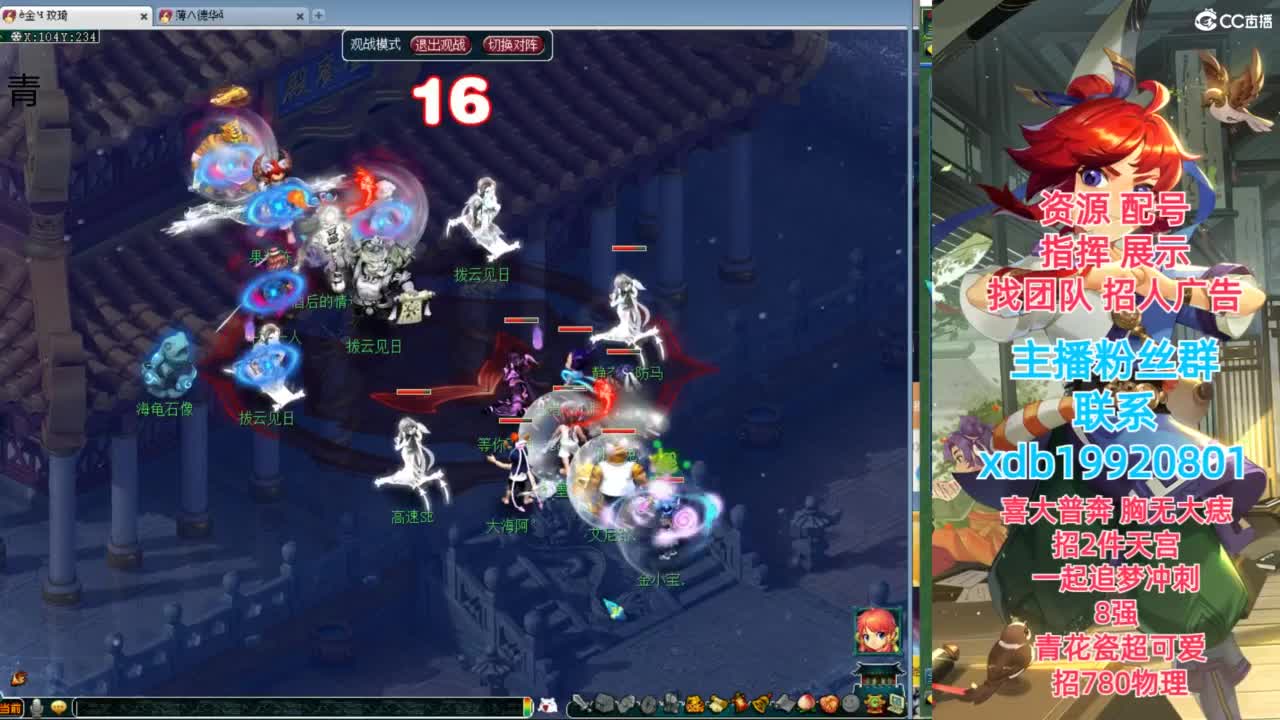
Task: Click the green badge icon near the toolbar end
Action: [x=876, y=703]
